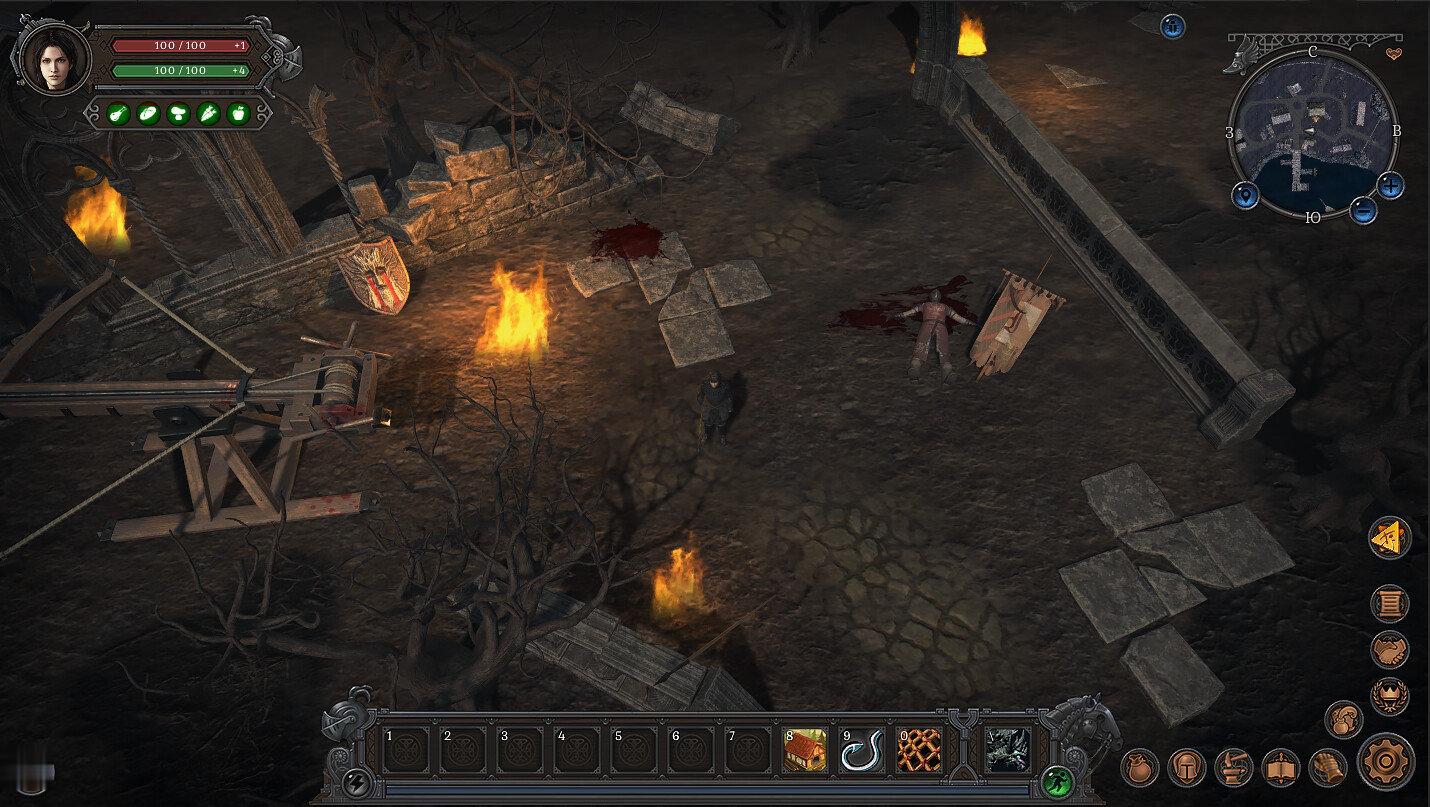Image resolution: width=1430 pixels, height=807 pixels.
Task: Open the anvil and hammer crafting icon
Action: [1234, 767]
